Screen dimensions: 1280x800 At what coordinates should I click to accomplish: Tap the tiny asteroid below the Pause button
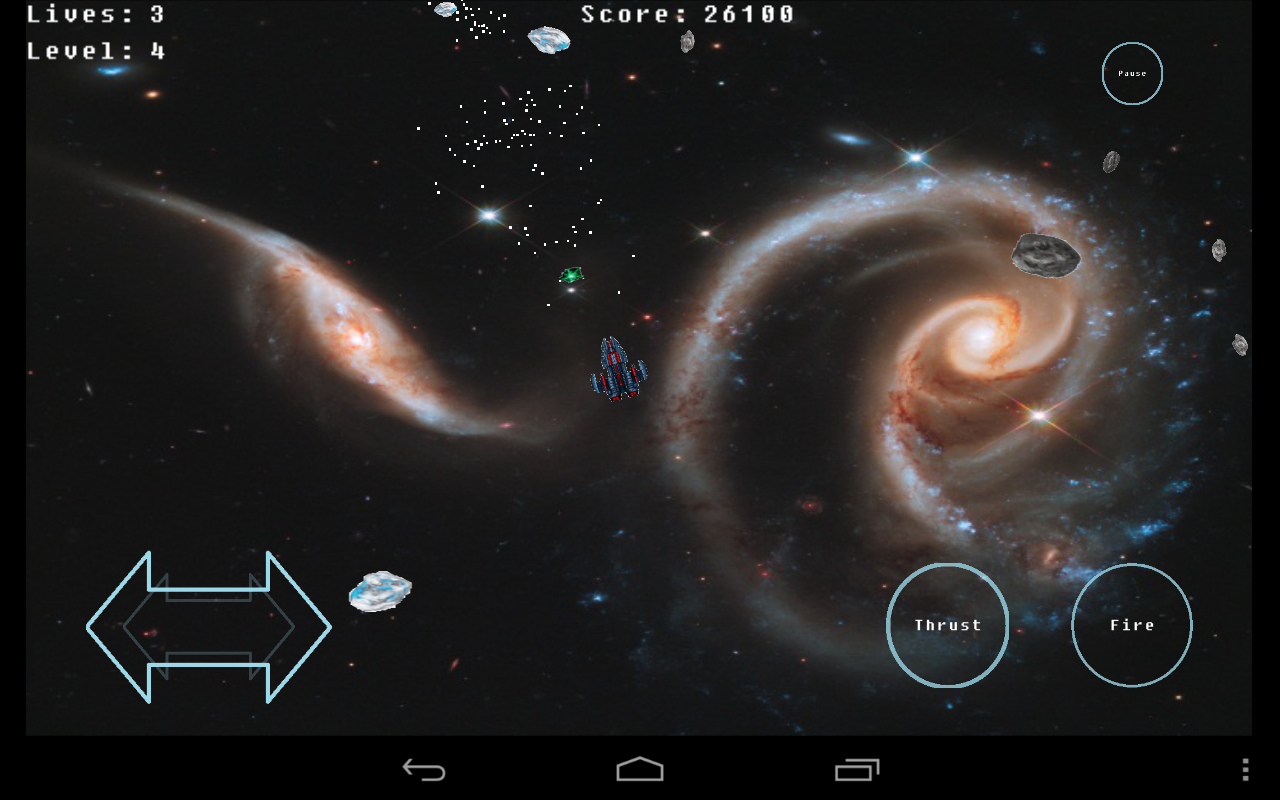click(x=1110, y=160)
